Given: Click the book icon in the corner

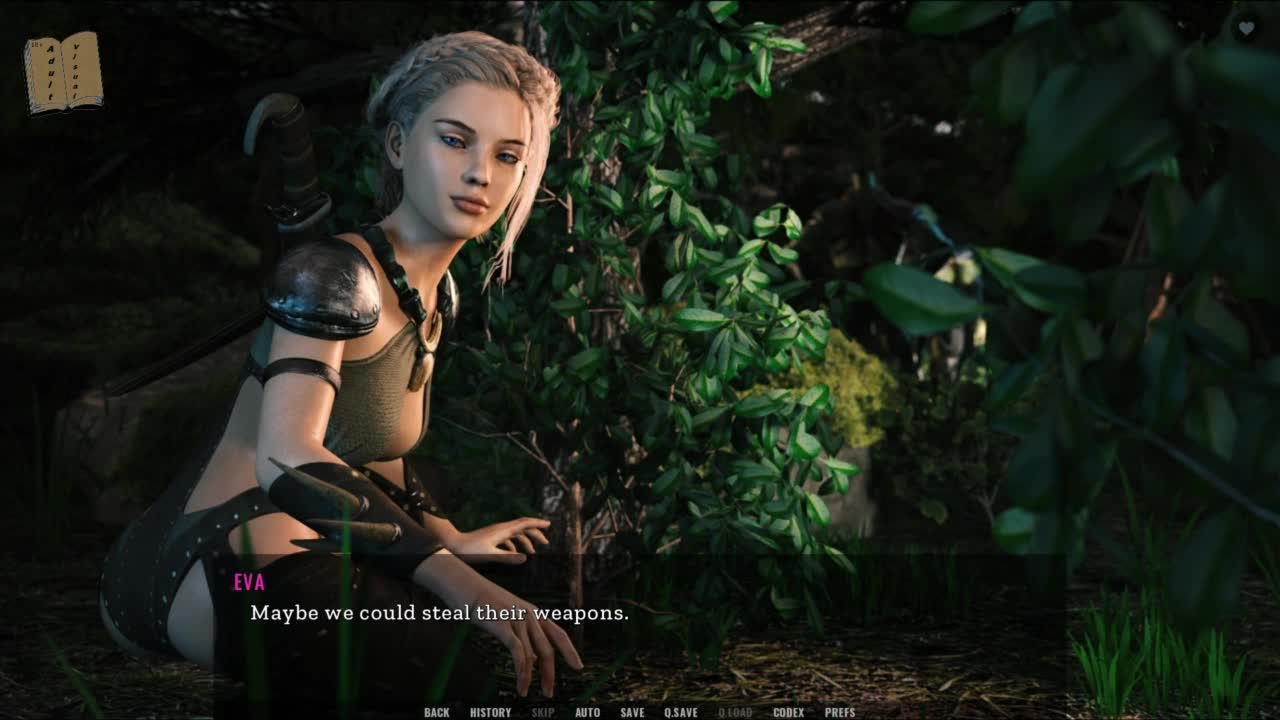Looking at the screenshot, I should coord(63,72).
